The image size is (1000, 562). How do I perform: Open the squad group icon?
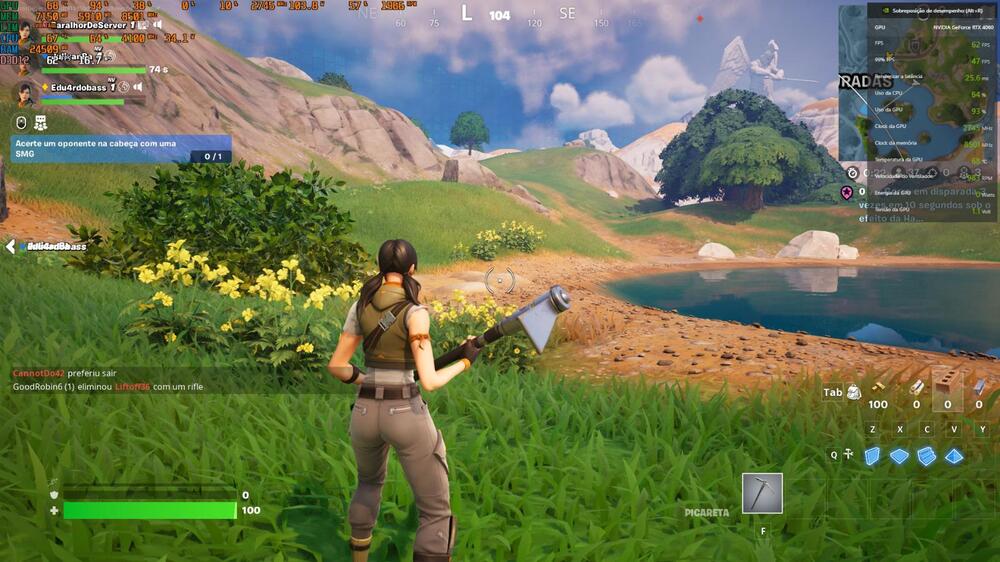pyautogui.click(x=41, y=122)
